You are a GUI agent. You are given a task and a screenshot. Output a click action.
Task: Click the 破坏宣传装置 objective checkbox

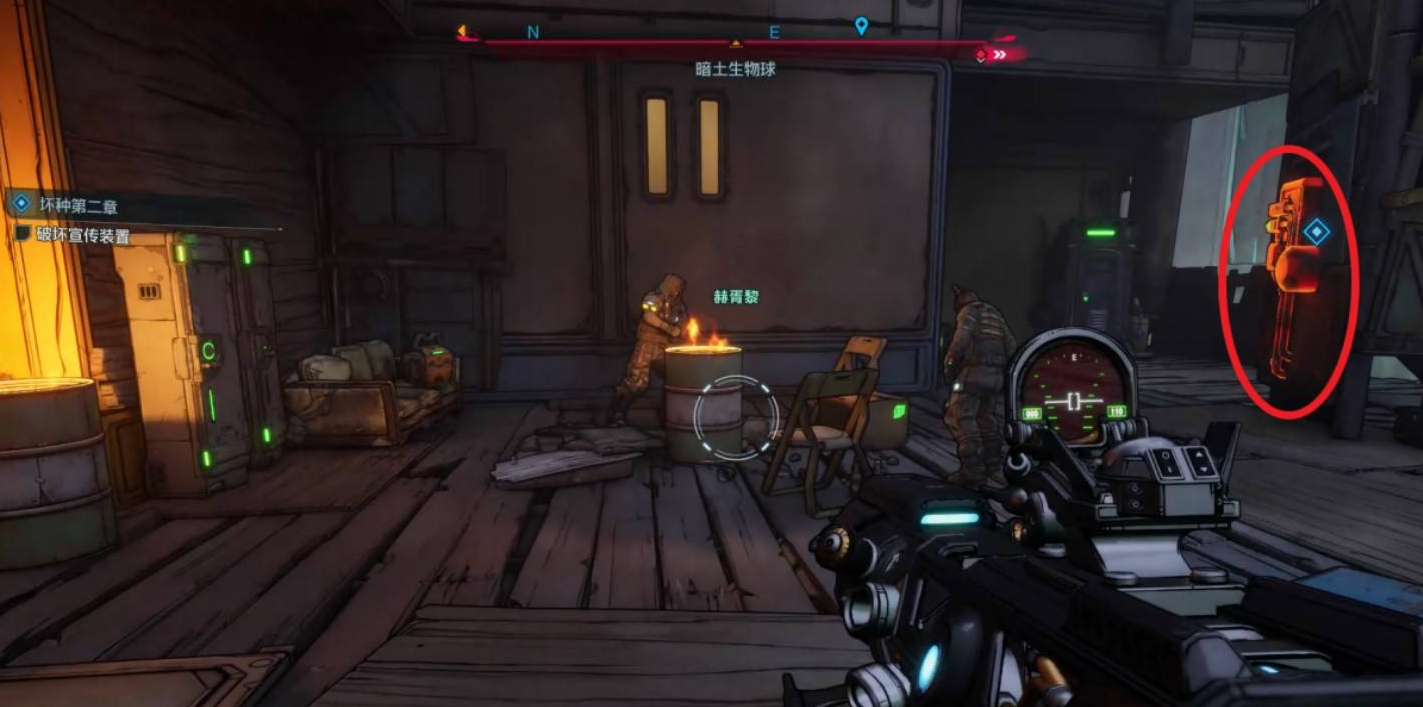pos(23,233)
